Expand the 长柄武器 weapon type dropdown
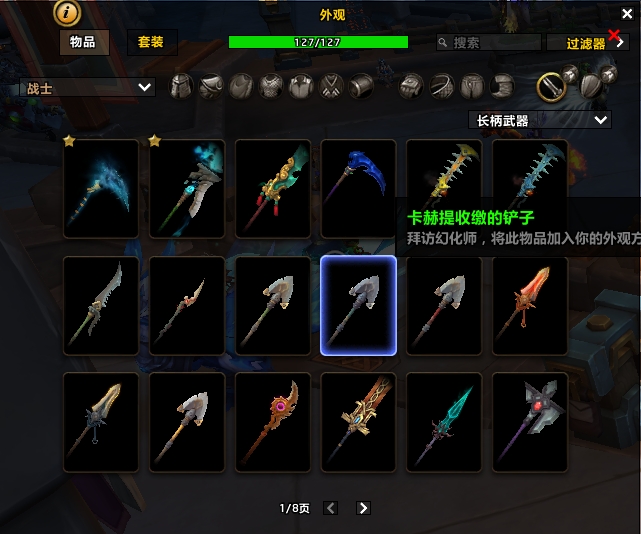This screenshot has width=641, height=534. click(540, 120)
